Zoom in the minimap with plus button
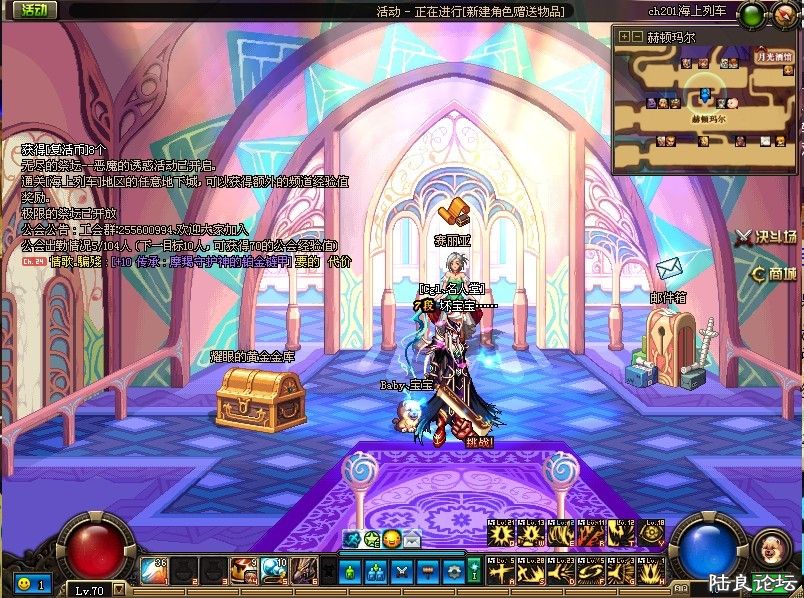 625,37
